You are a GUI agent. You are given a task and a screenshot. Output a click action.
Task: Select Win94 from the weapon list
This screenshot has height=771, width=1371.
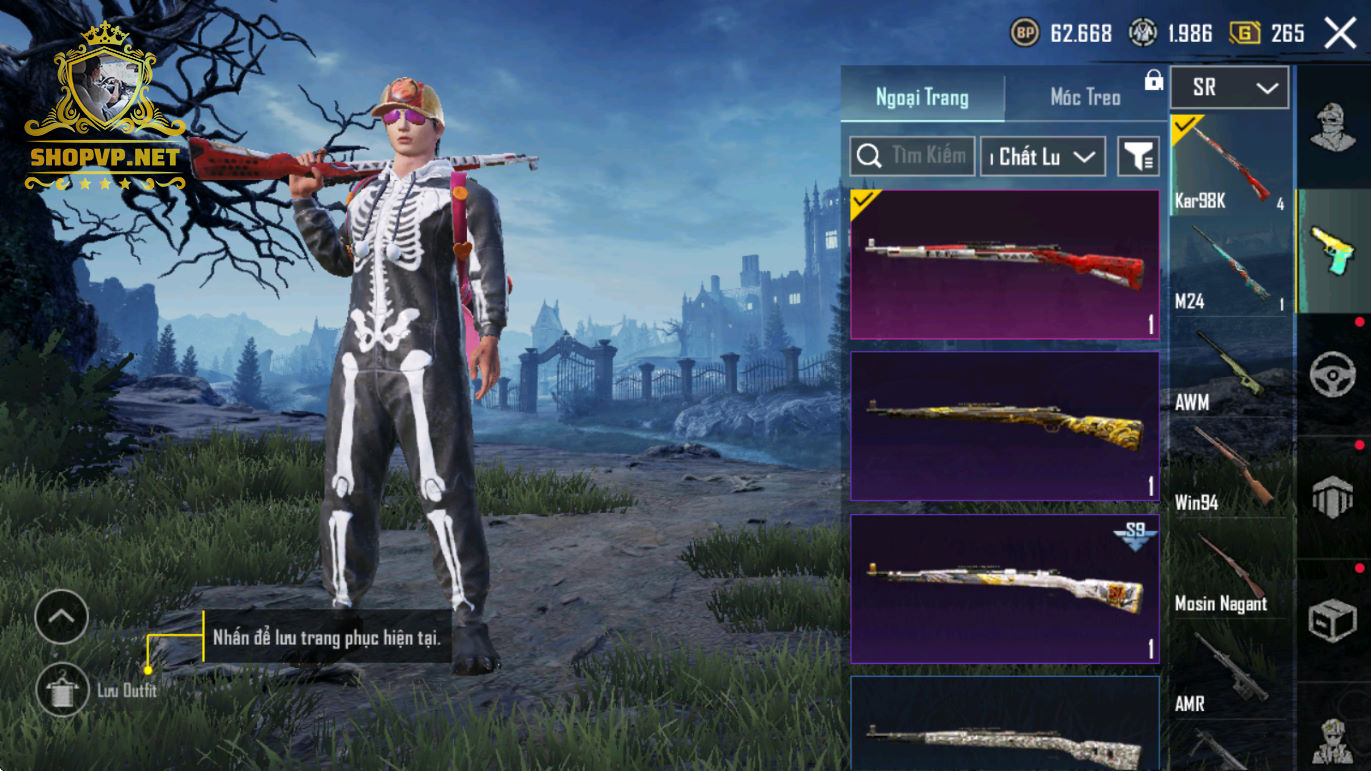coord(1230,470)
